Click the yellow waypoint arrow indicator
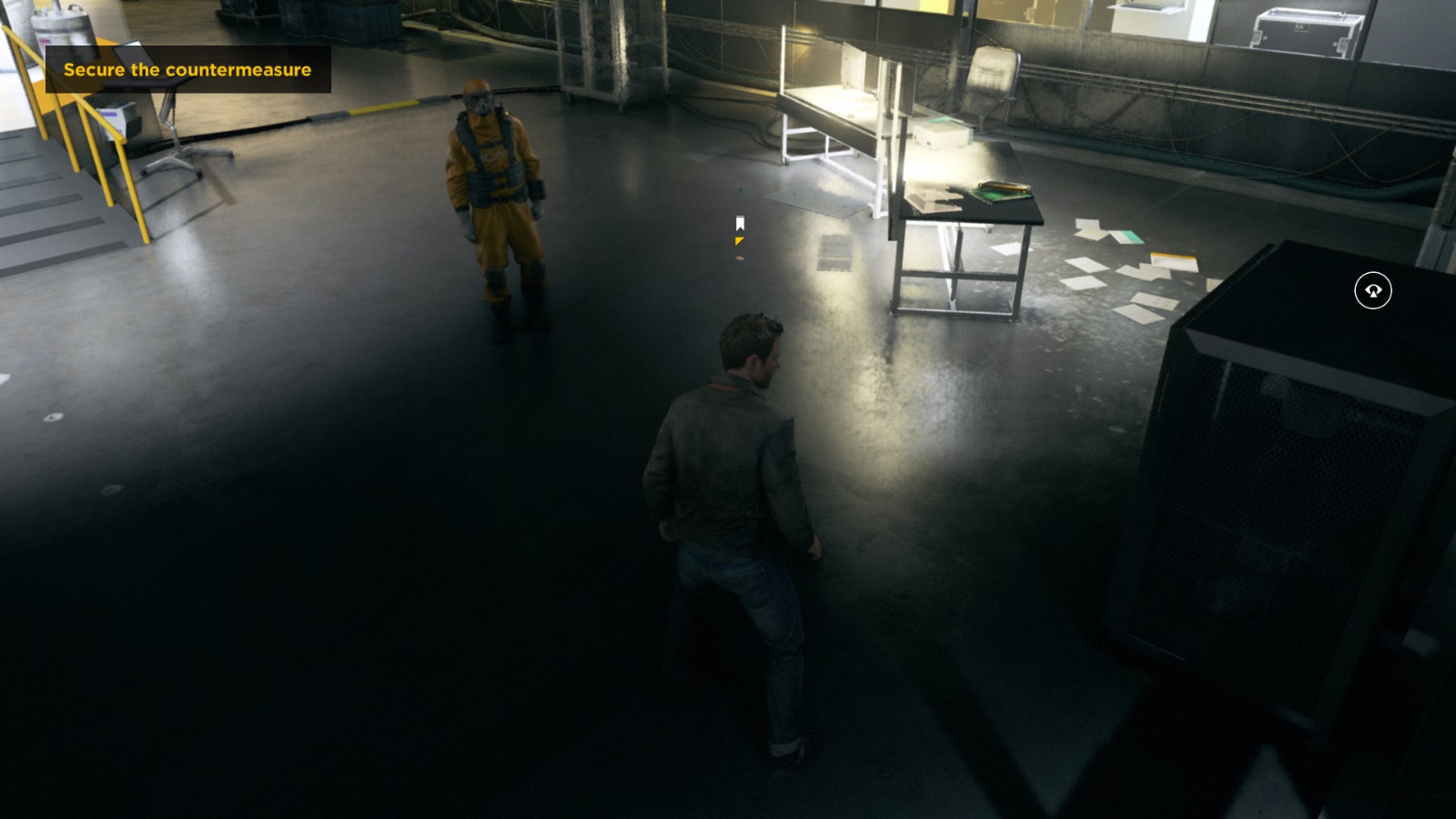Screen dimensions: 1456x819 (x=739, y=241)
